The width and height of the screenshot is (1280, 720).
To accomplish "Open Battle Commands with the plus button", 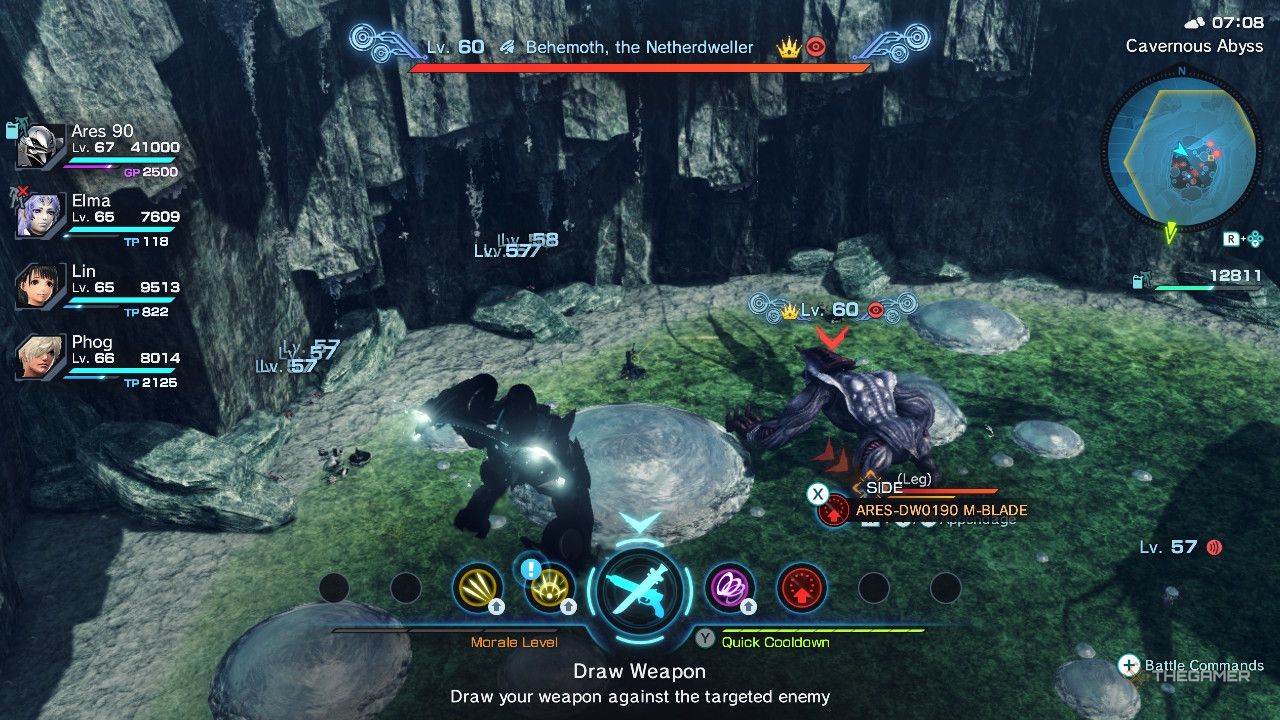I will (1129, 663).
